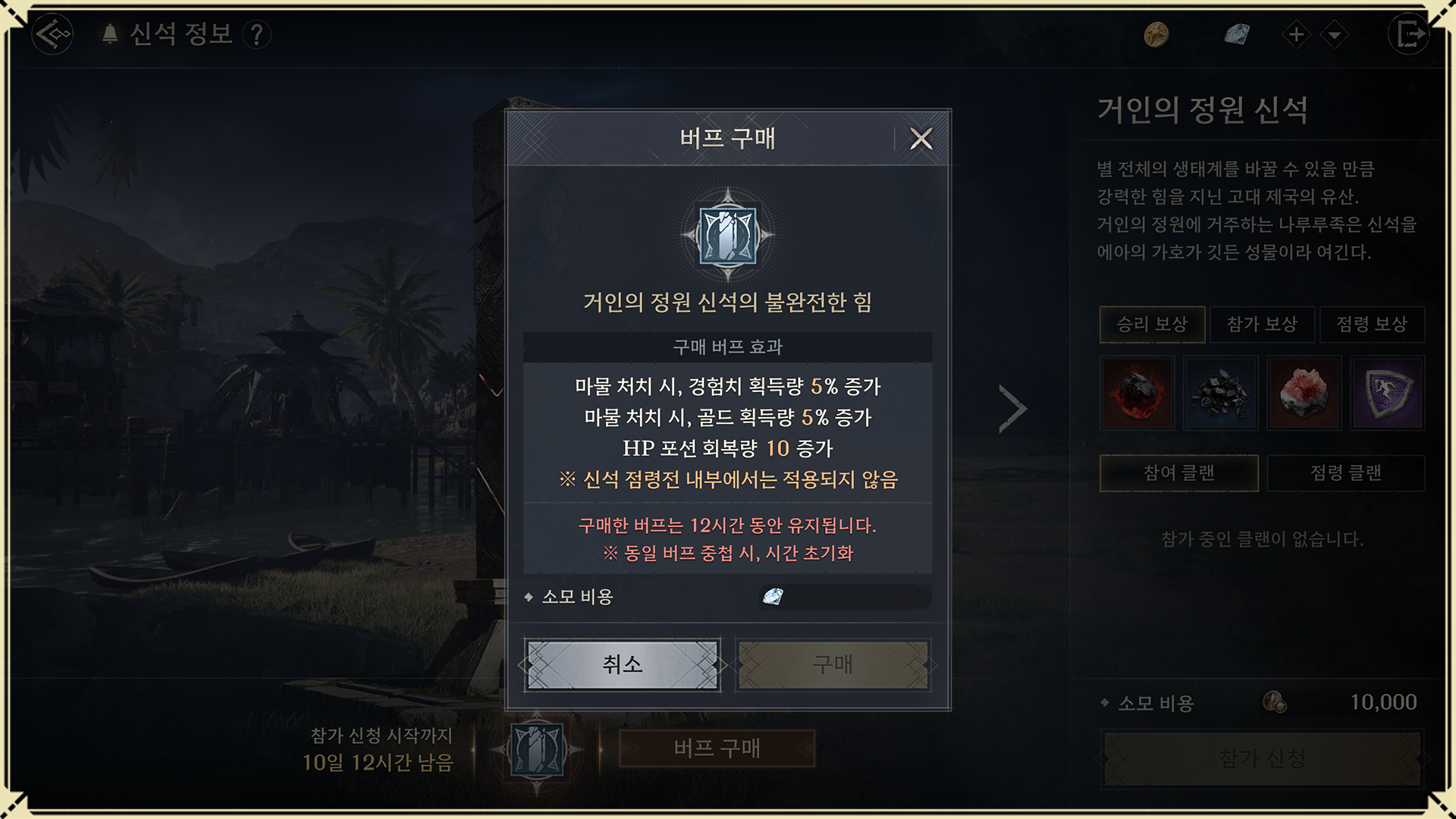
Task: Switch to the 참가 보상 tab
Action: [x=1263, y=325]
